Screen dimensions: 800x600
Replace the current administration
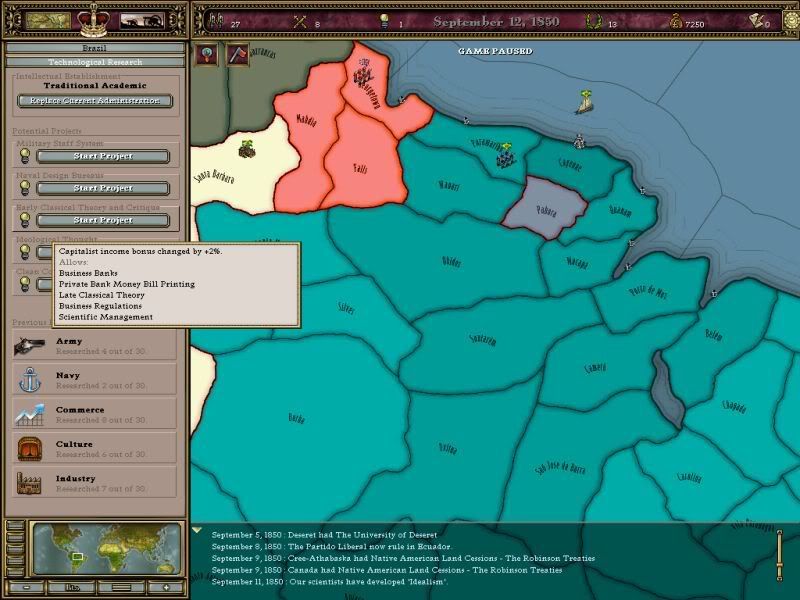(x=95, y=101)
